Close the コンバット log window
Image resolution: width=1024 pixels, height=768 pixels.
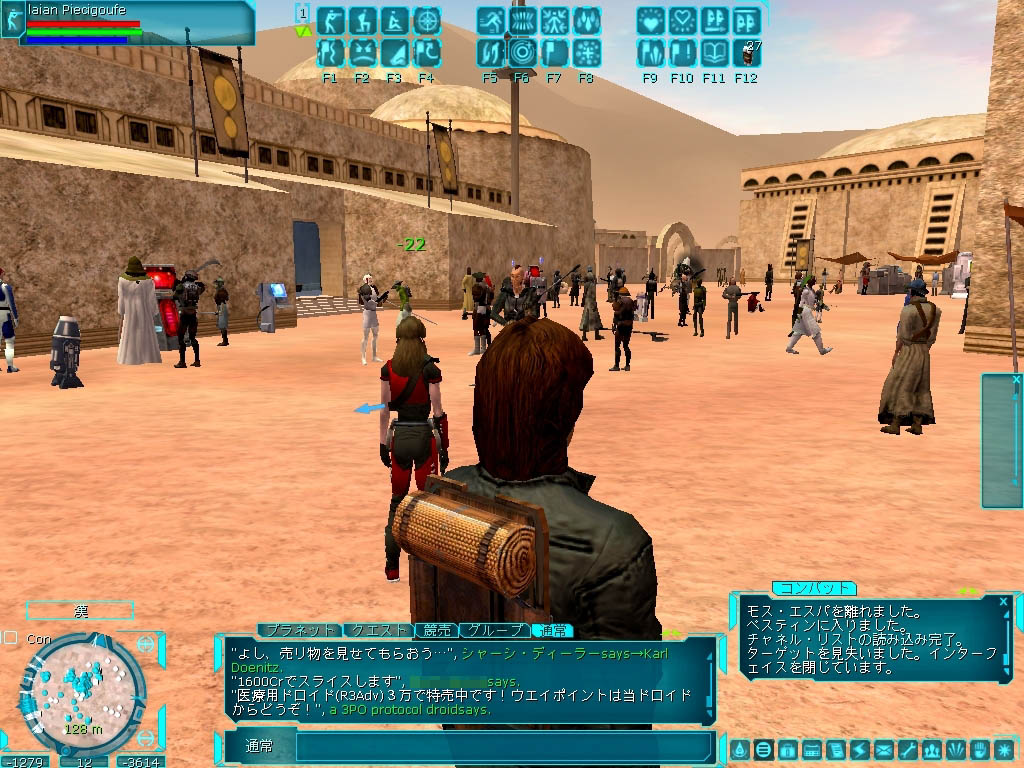[x=1003, y=601]
